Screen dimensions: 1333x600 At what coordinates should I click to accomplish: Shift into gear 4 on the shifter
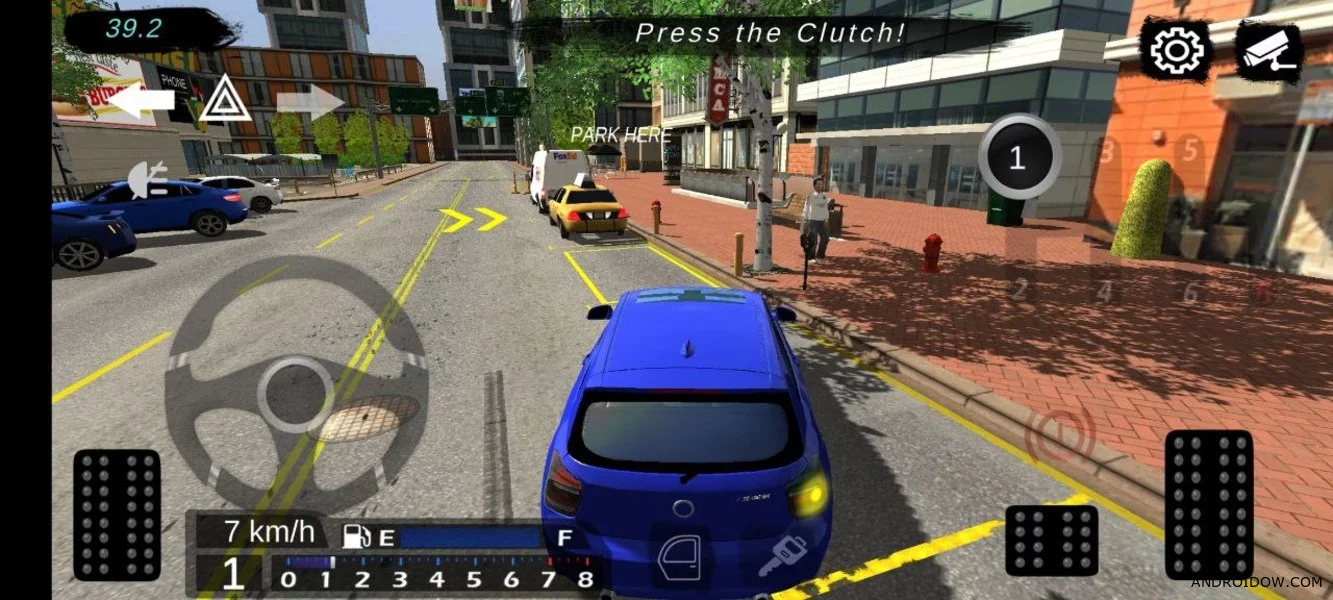[1104, 292]
